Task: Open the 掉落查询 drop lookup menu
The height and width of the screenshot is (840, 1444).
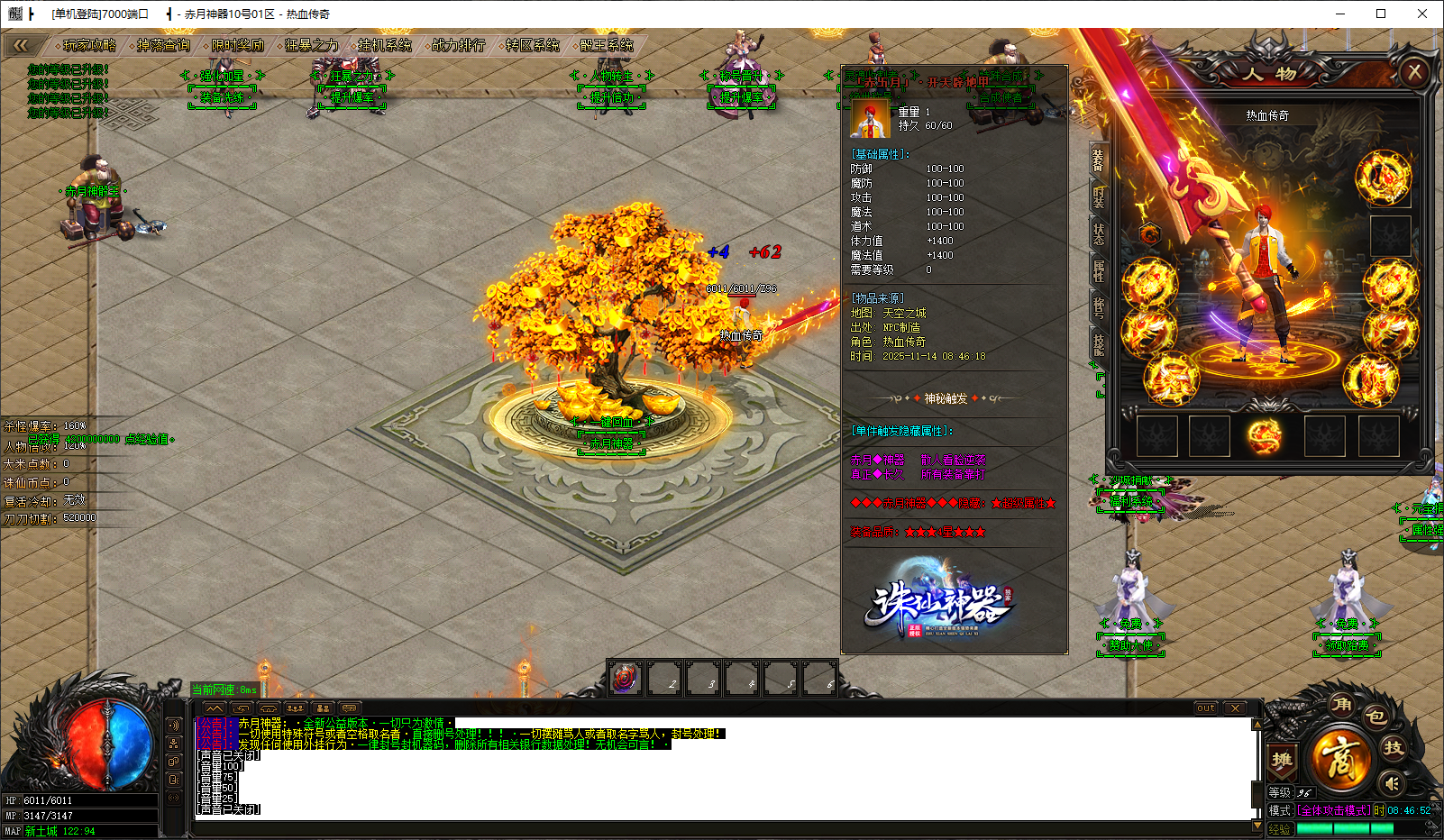Action: 162,45
